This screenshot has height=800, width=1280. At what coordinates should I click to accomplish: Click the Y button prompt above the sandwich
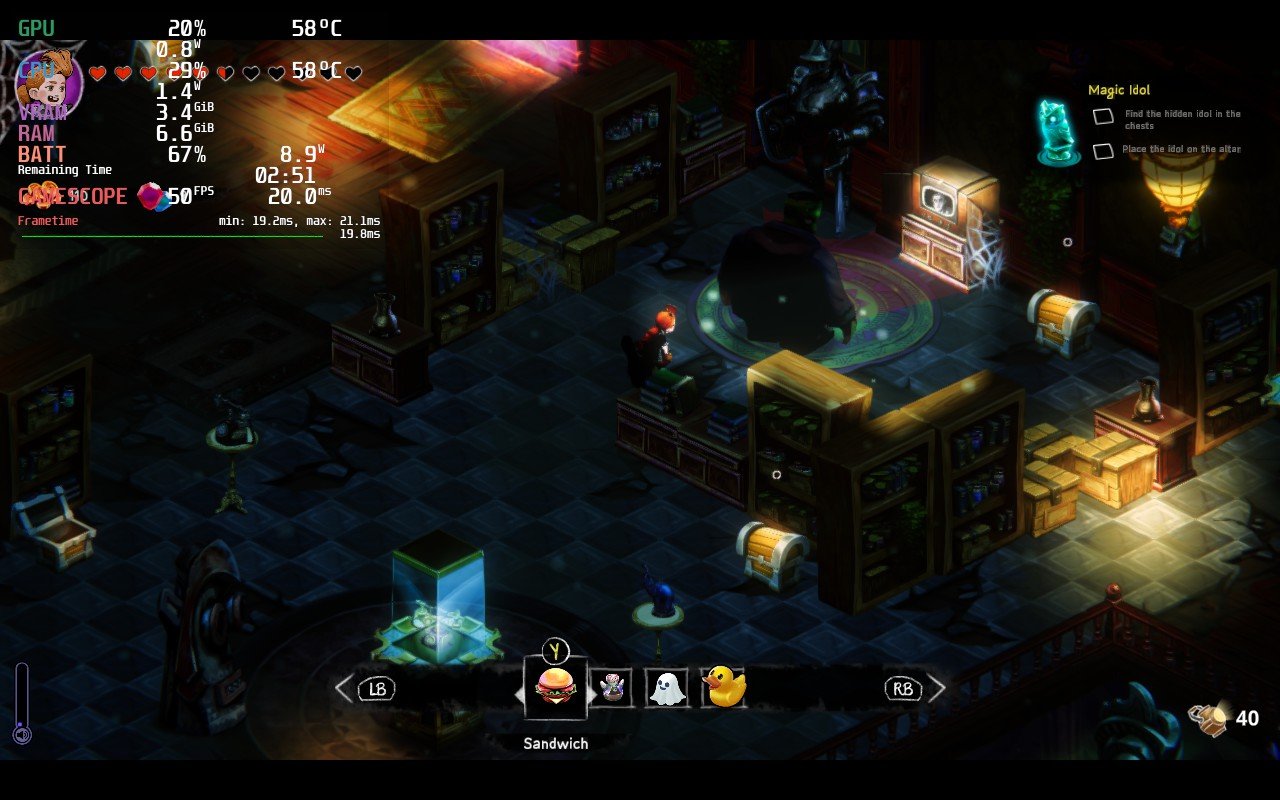555,651
